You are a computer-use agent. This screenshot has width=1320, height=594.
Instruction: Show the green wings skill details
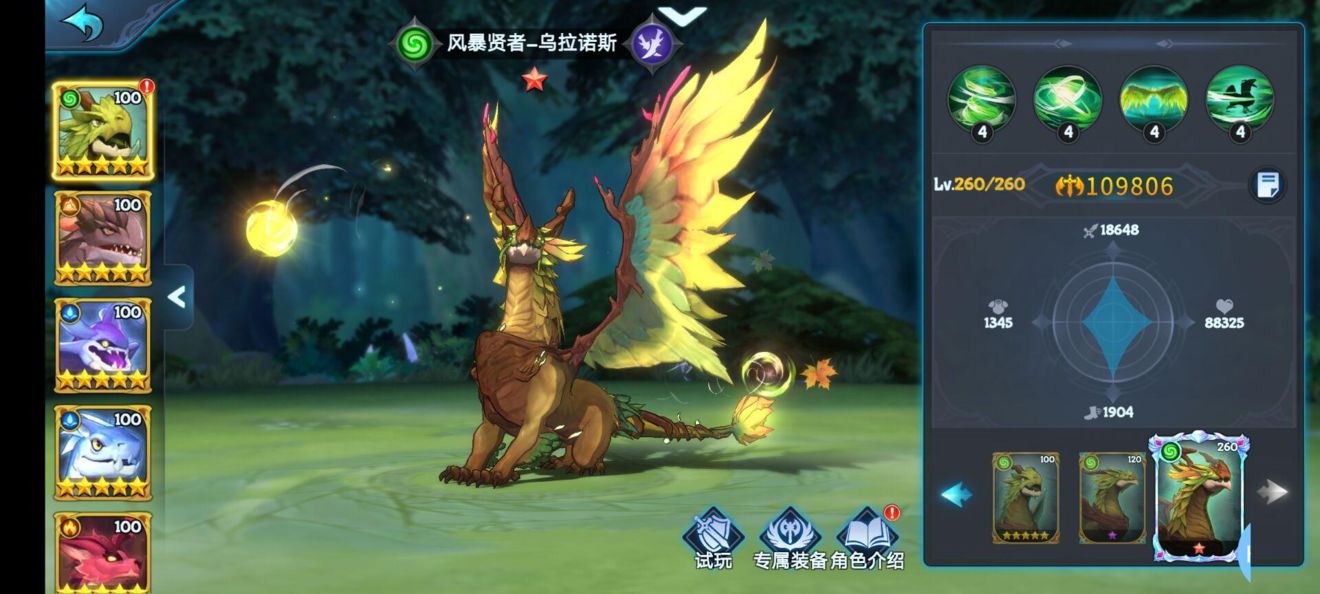tap(1153, 100)
